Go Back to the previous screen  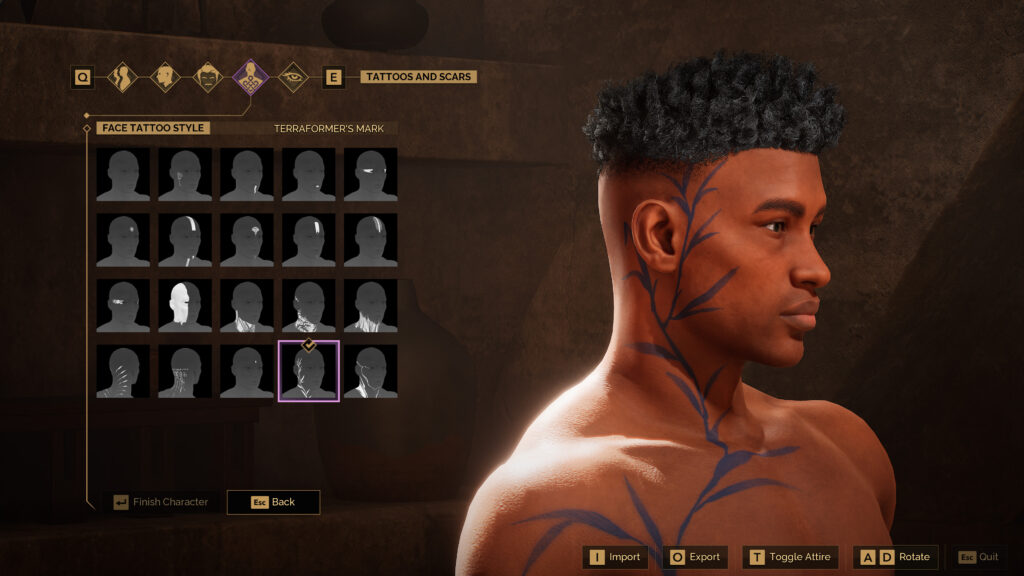[x=273, y=502]
